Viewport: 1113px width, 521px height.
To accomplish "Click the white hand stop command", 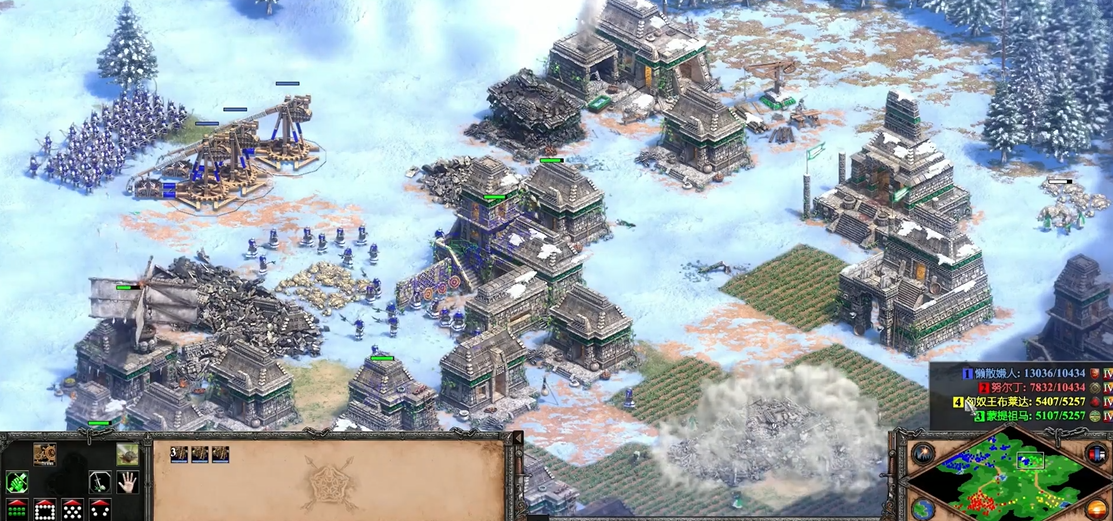I will click(127, 483).
